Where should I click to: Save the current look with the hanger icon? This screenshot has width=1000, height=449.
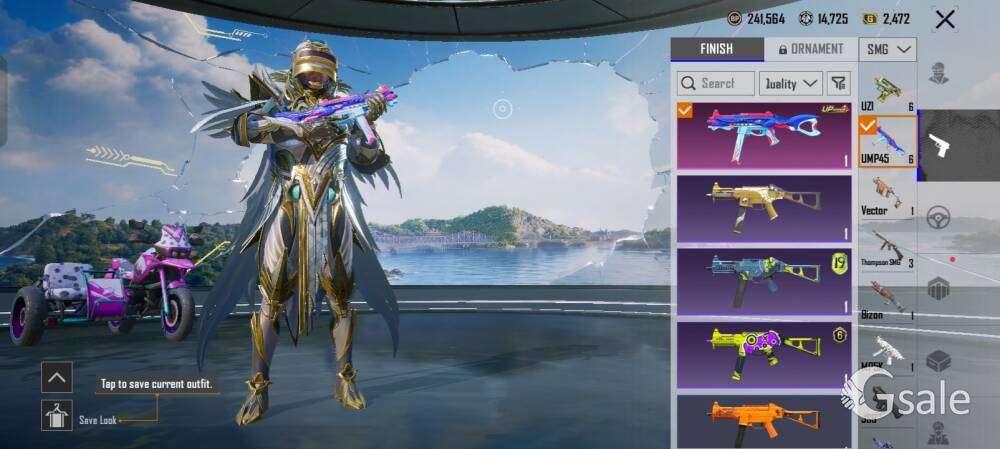[56, 415]
